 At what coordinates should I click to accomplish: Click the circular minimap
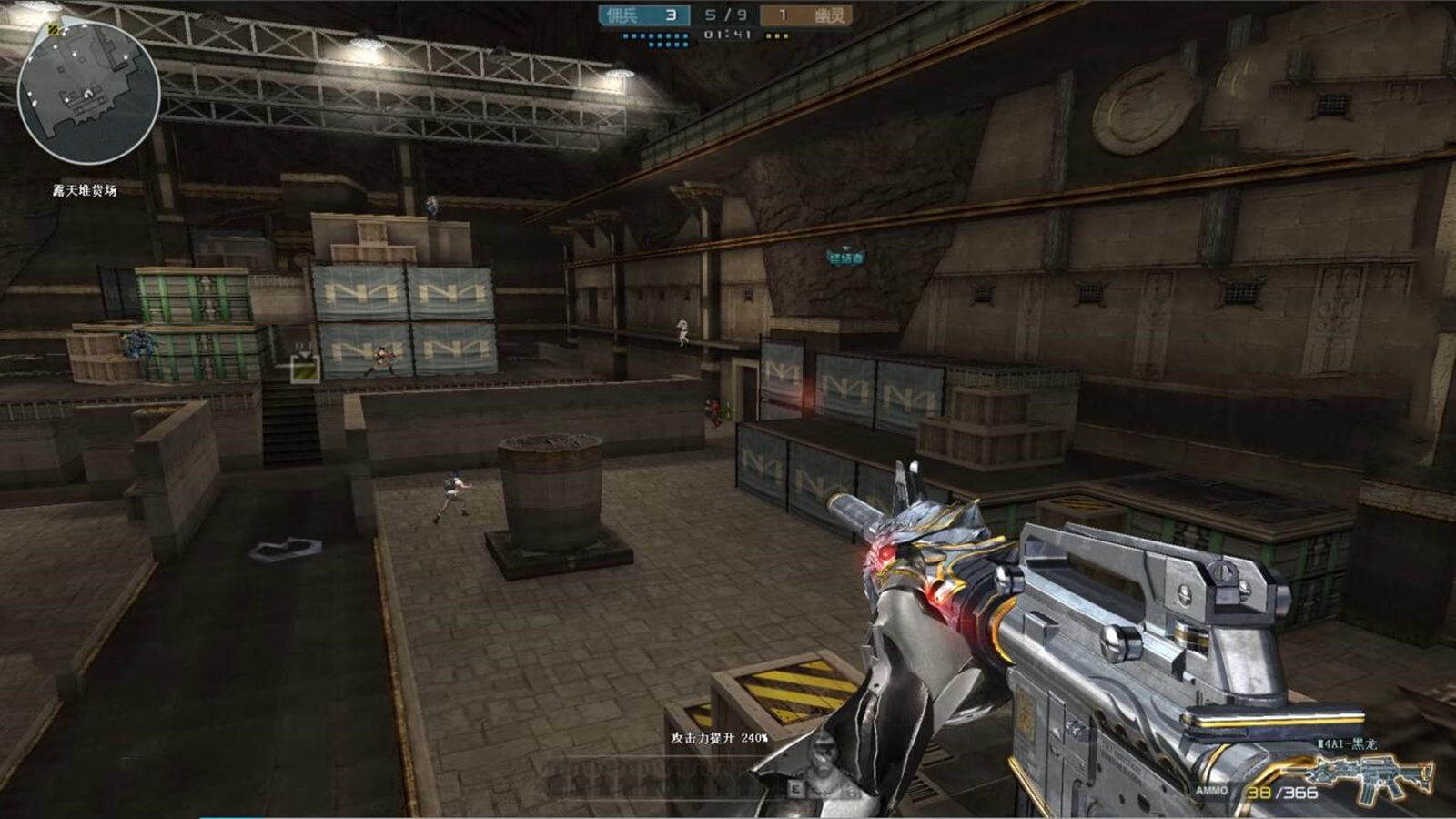88,92
